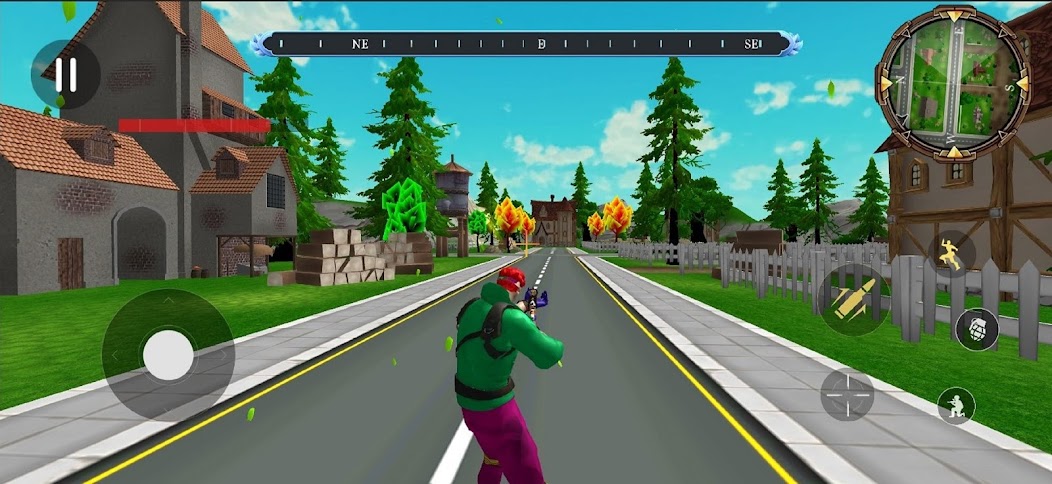Screen dimensions: 1052x484
Task: Tap the virtual movement joystick knob
Action: (x=168, y=355)
